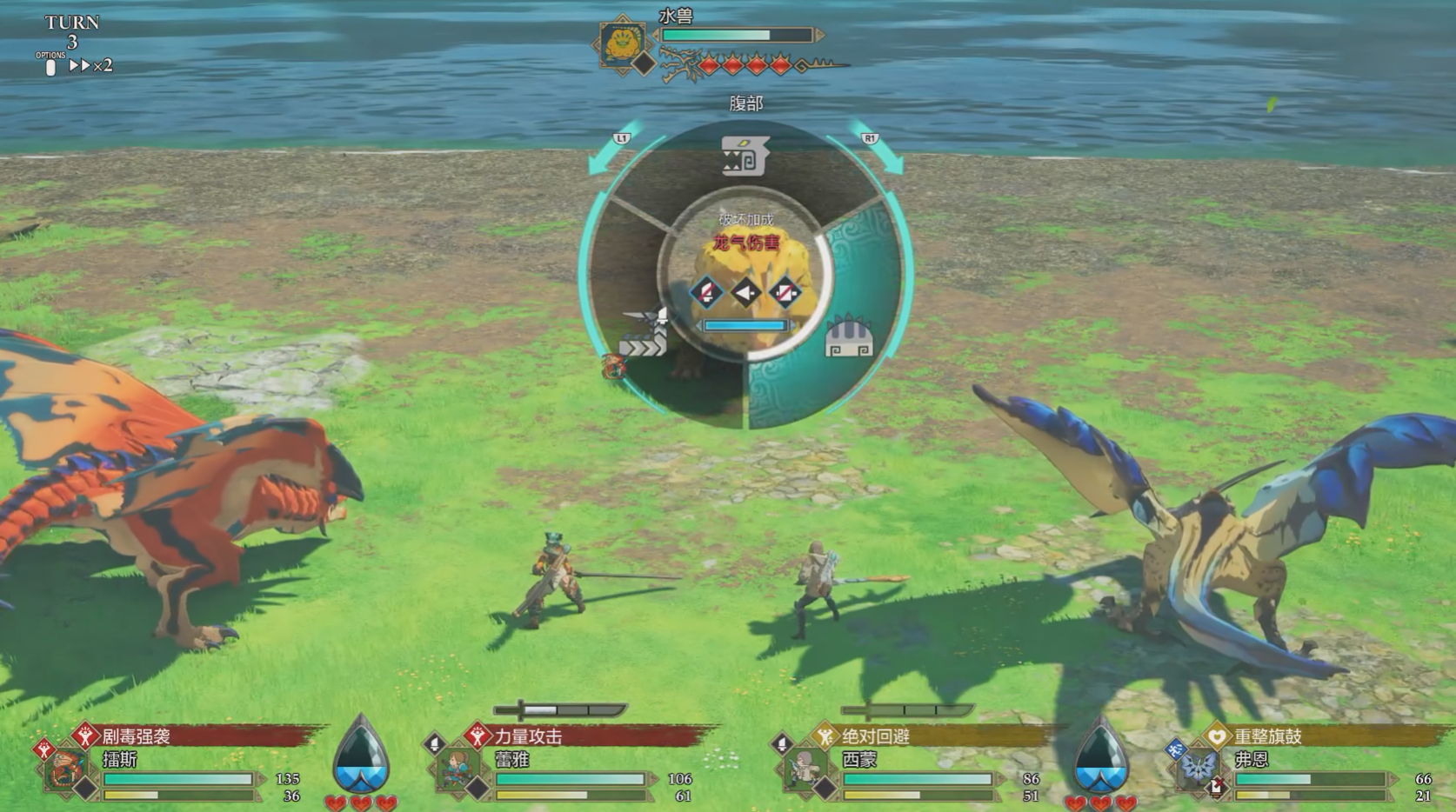Select 西蒙's character portrait

pos(804,769)
